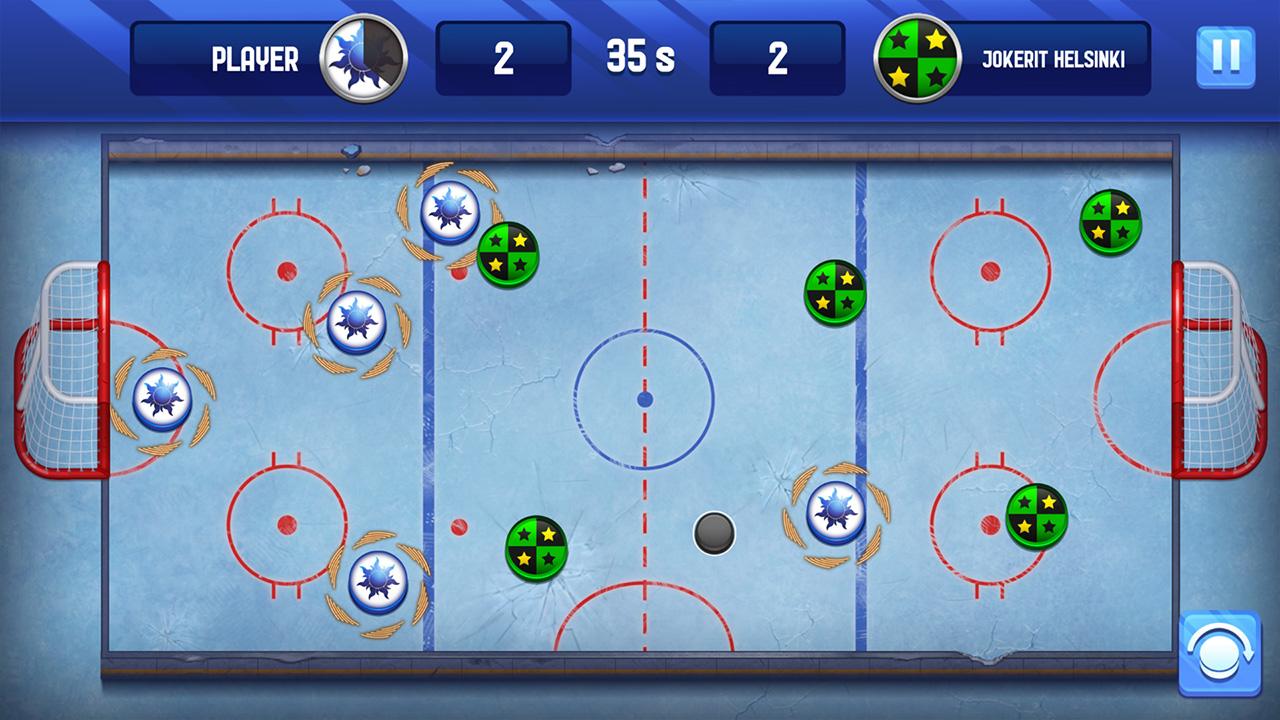This screenshot has height=720, width=1280.
Task: Click the PLAYER name label
Action: pos(253,59)
